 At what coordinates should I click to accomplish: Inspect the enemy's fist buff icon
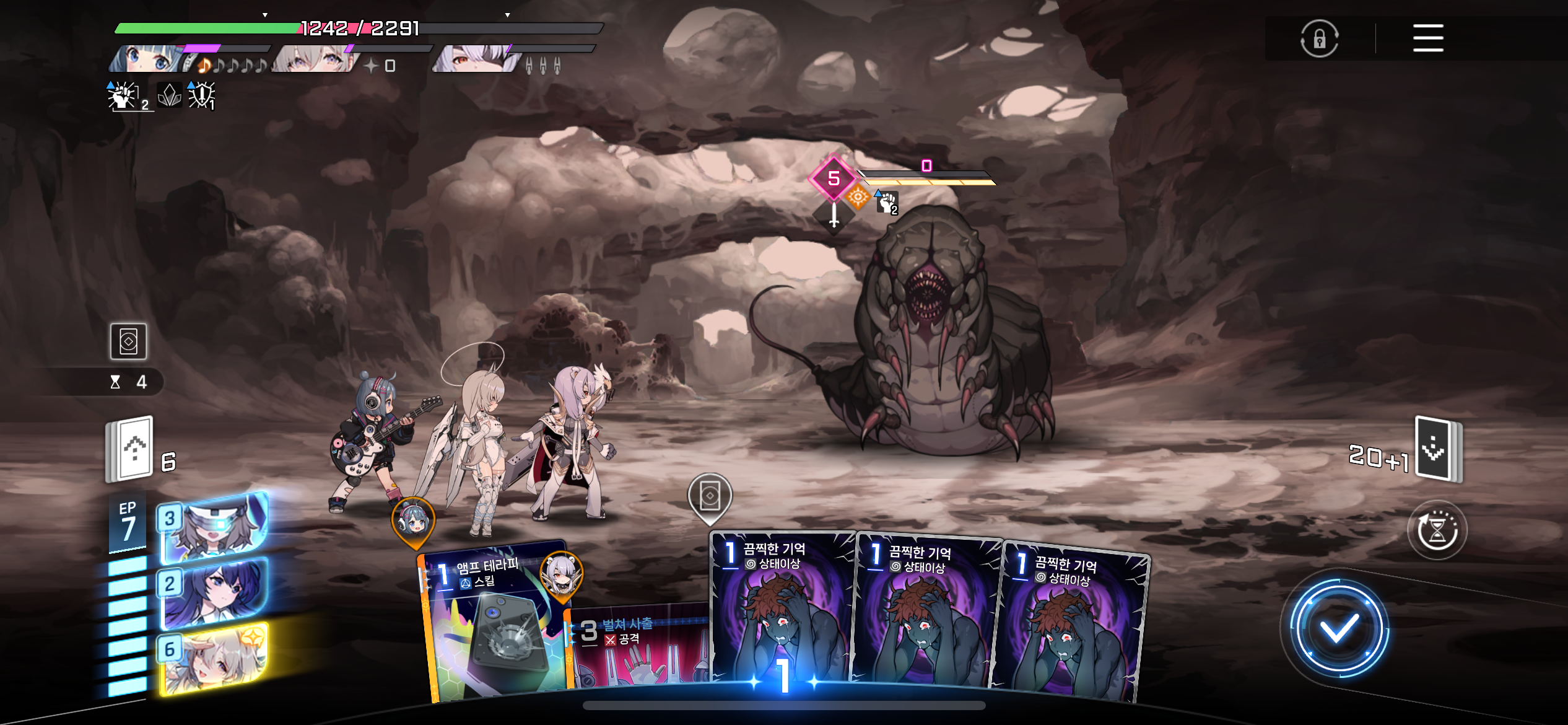coord(887,202)
